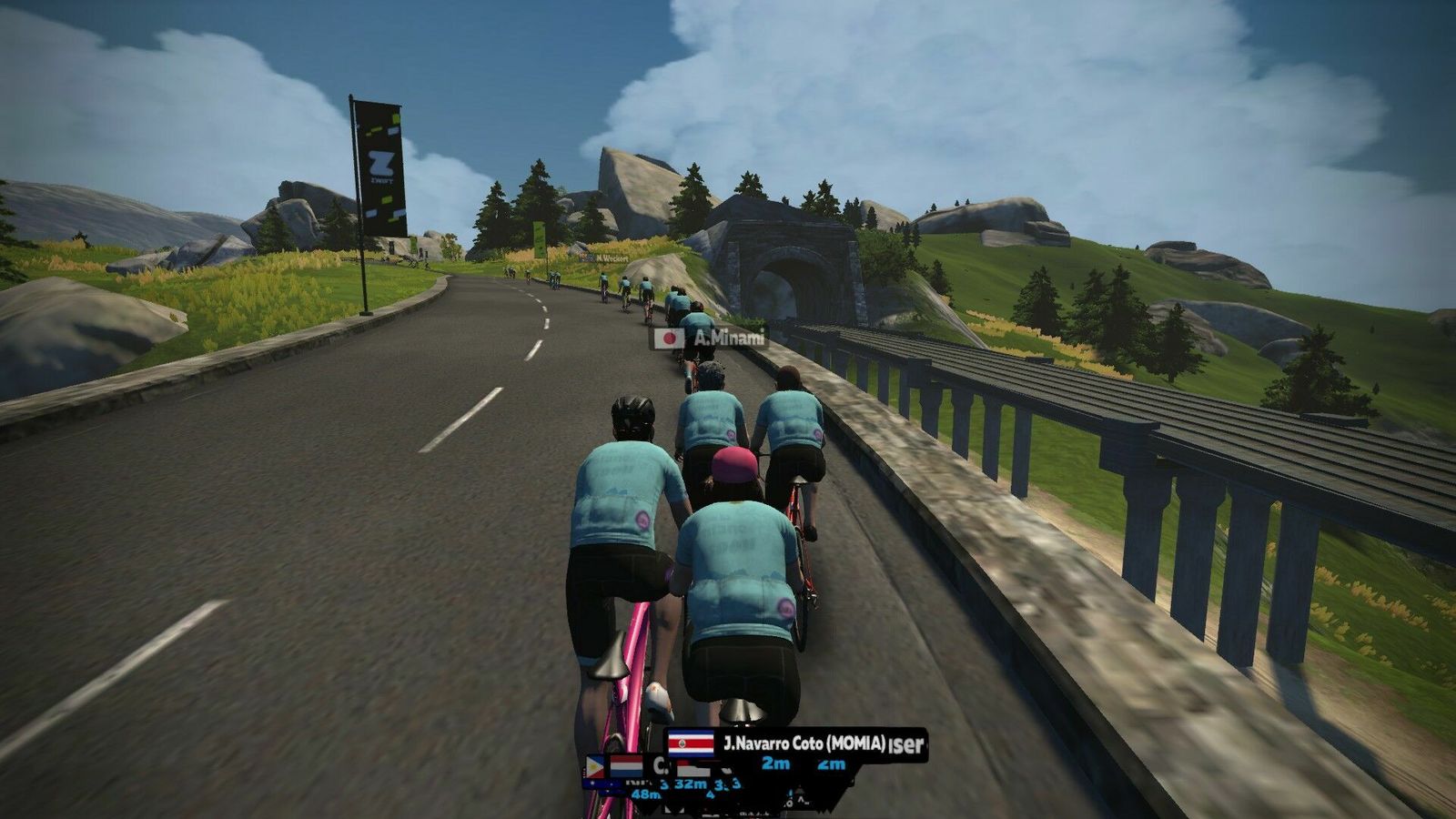The width and height of the screenshot is (1456, 819).
Task: Select the A.Minami rider name tag
Action: coord(711,339)
